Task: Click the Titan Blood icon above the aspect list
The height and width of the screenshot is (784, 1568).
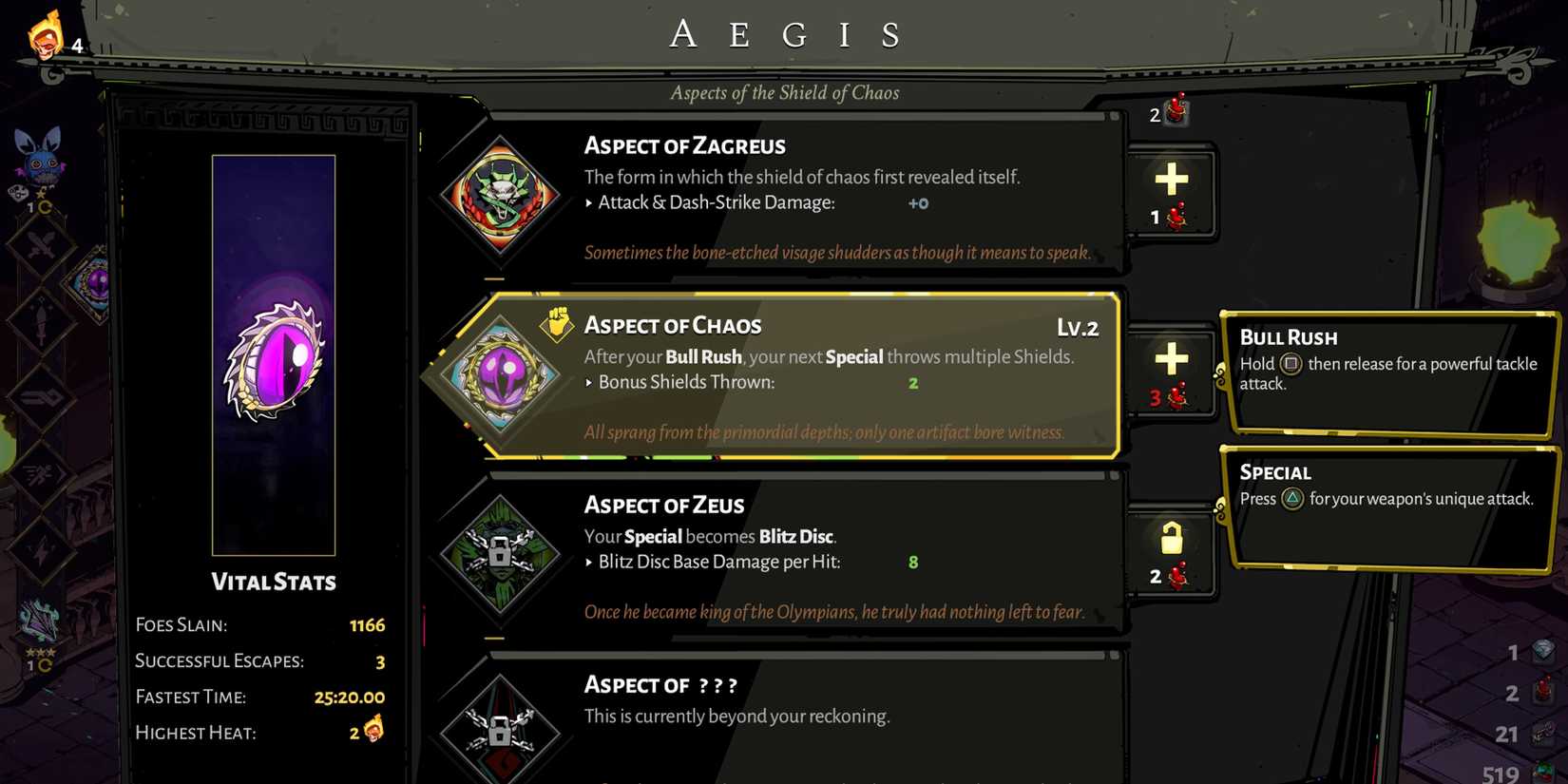Action: pyautogui.click(x=1176, y=111)
